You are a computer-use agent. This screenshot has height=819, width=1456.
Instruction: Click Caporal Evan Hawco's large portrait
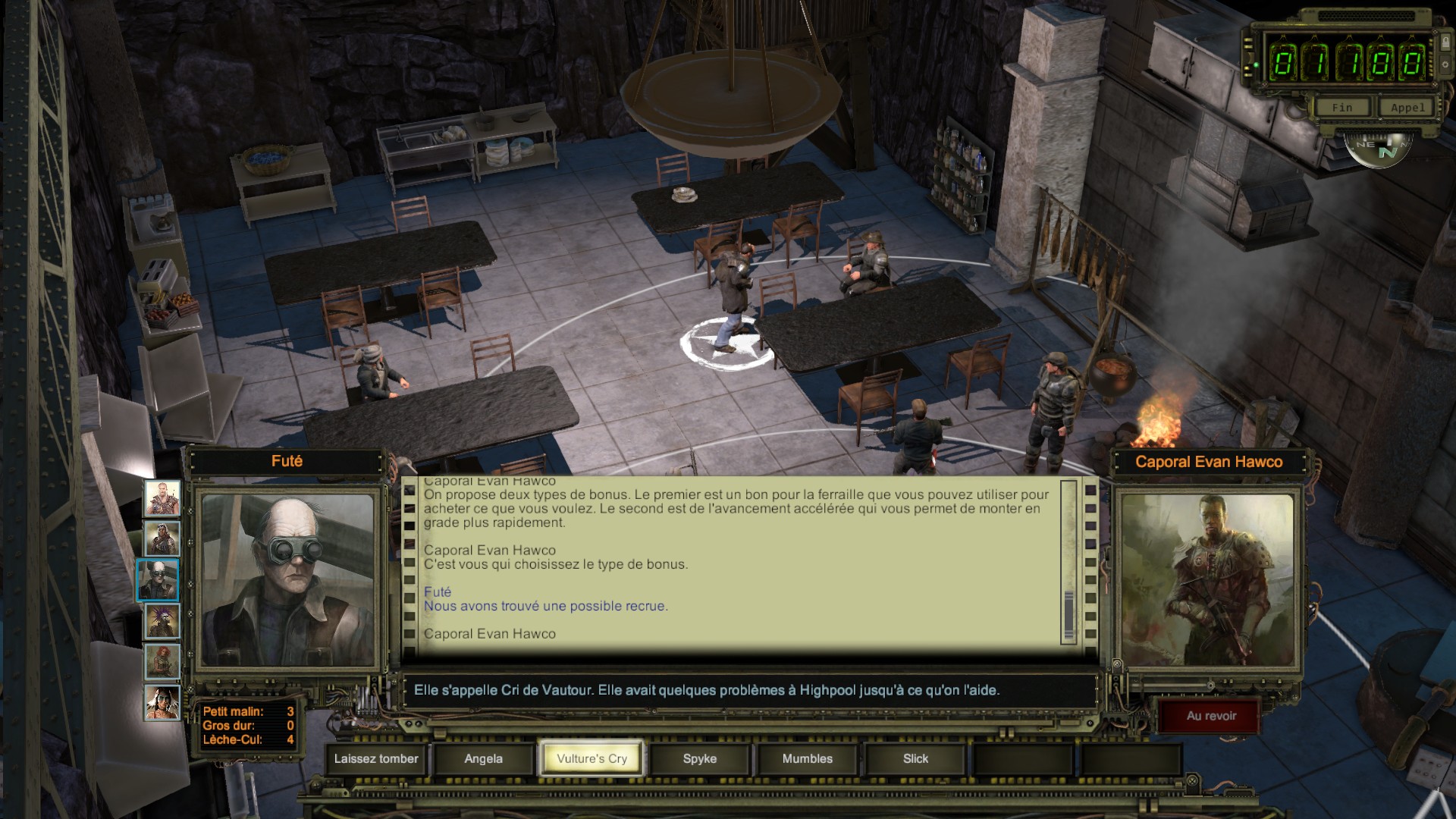[x=1208, y=580]
